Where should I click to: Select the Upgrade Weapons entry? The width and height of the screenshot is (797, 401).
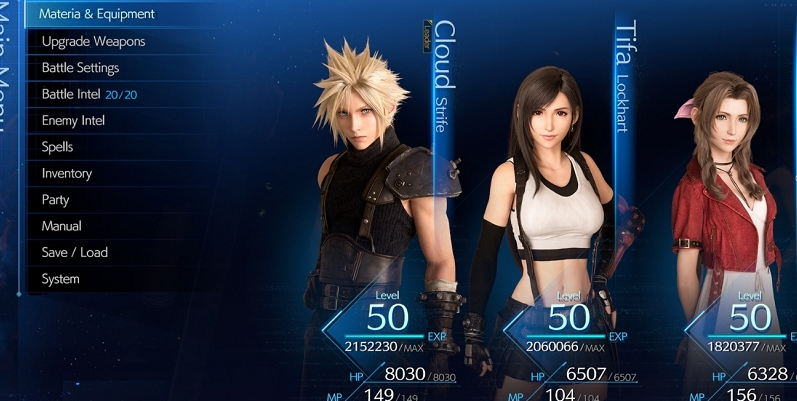(x=93, y=42)
